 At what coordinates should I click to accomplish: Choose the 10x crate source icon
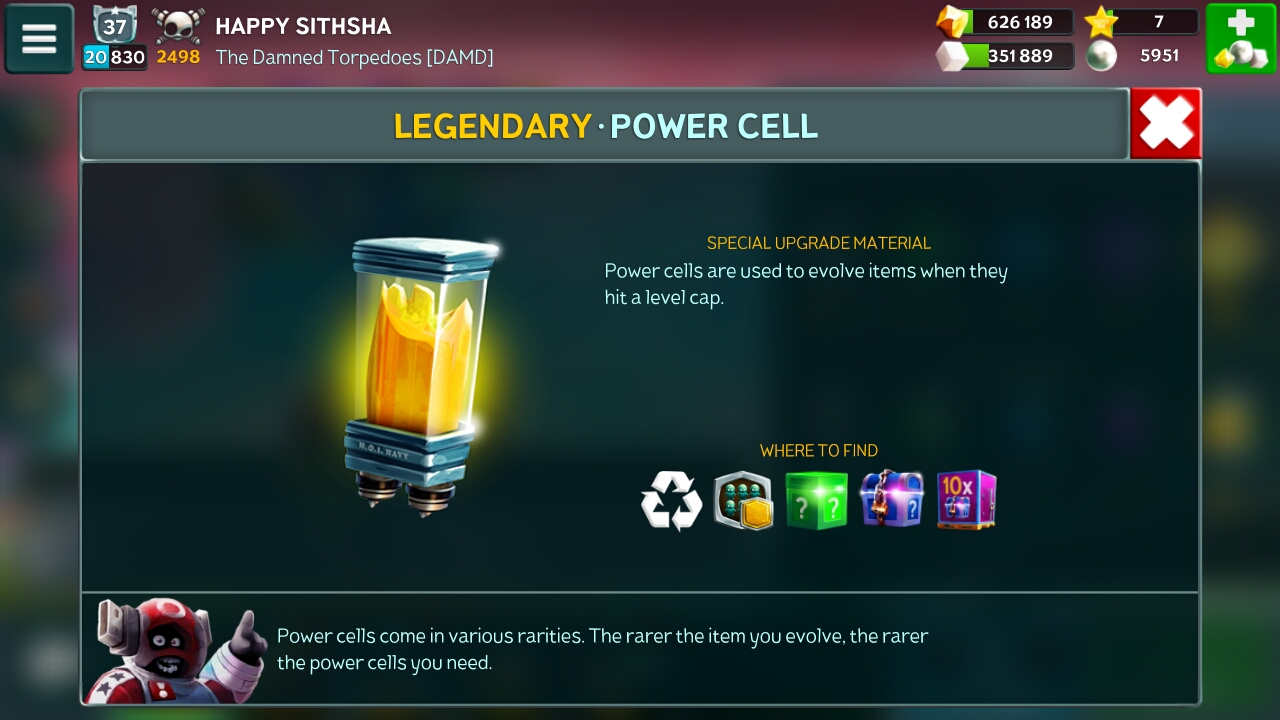pyautogui.click(x=966, y=500)
